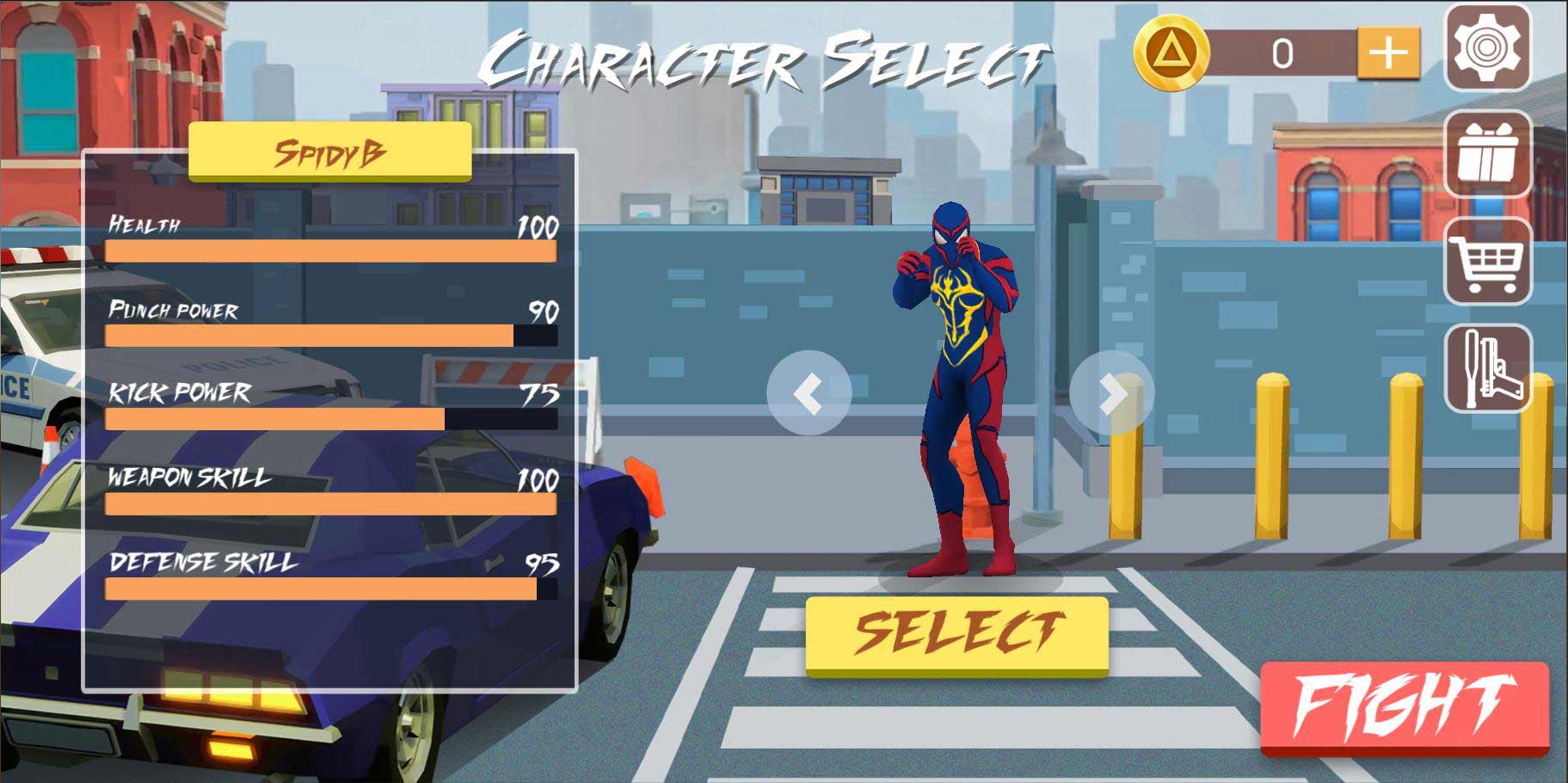Select the Spidy B character

[956, 634]
